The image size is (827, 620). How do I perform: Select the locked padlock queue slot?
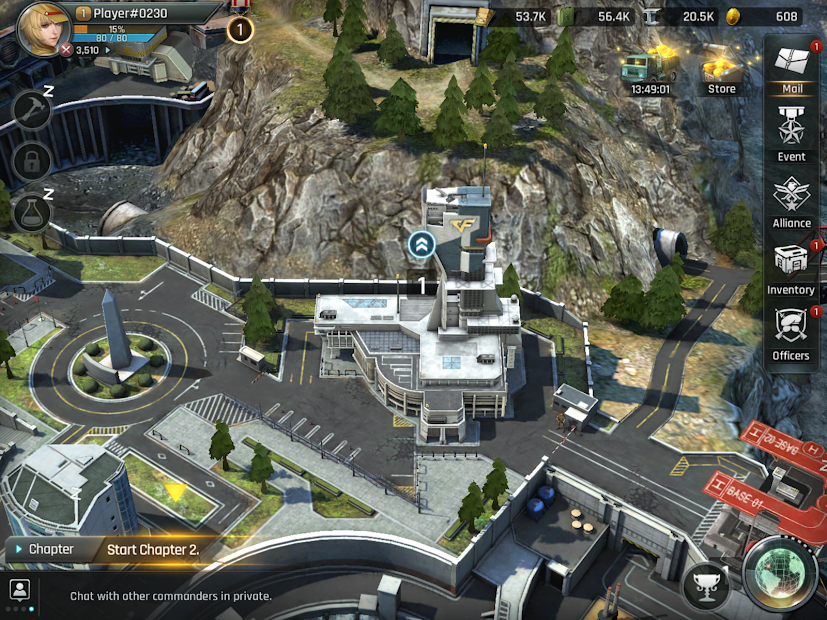click(x=32, y=160)
